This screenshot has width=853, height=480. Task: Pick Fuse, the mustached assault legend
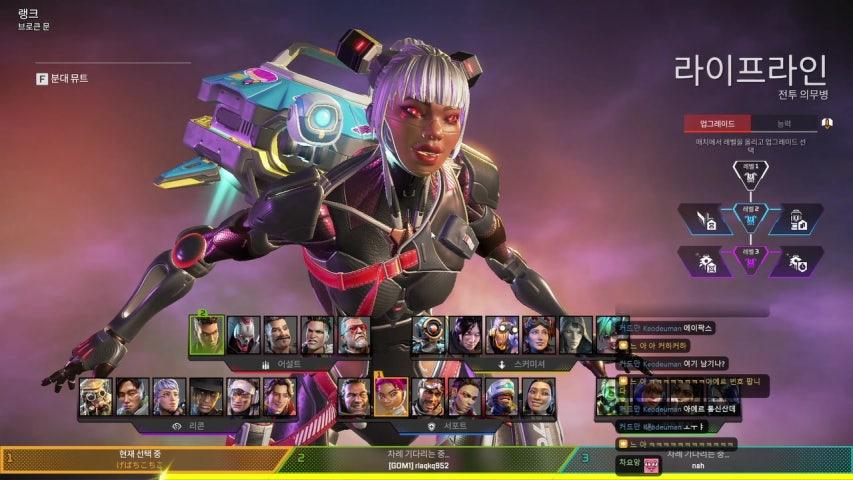(280, 335)
